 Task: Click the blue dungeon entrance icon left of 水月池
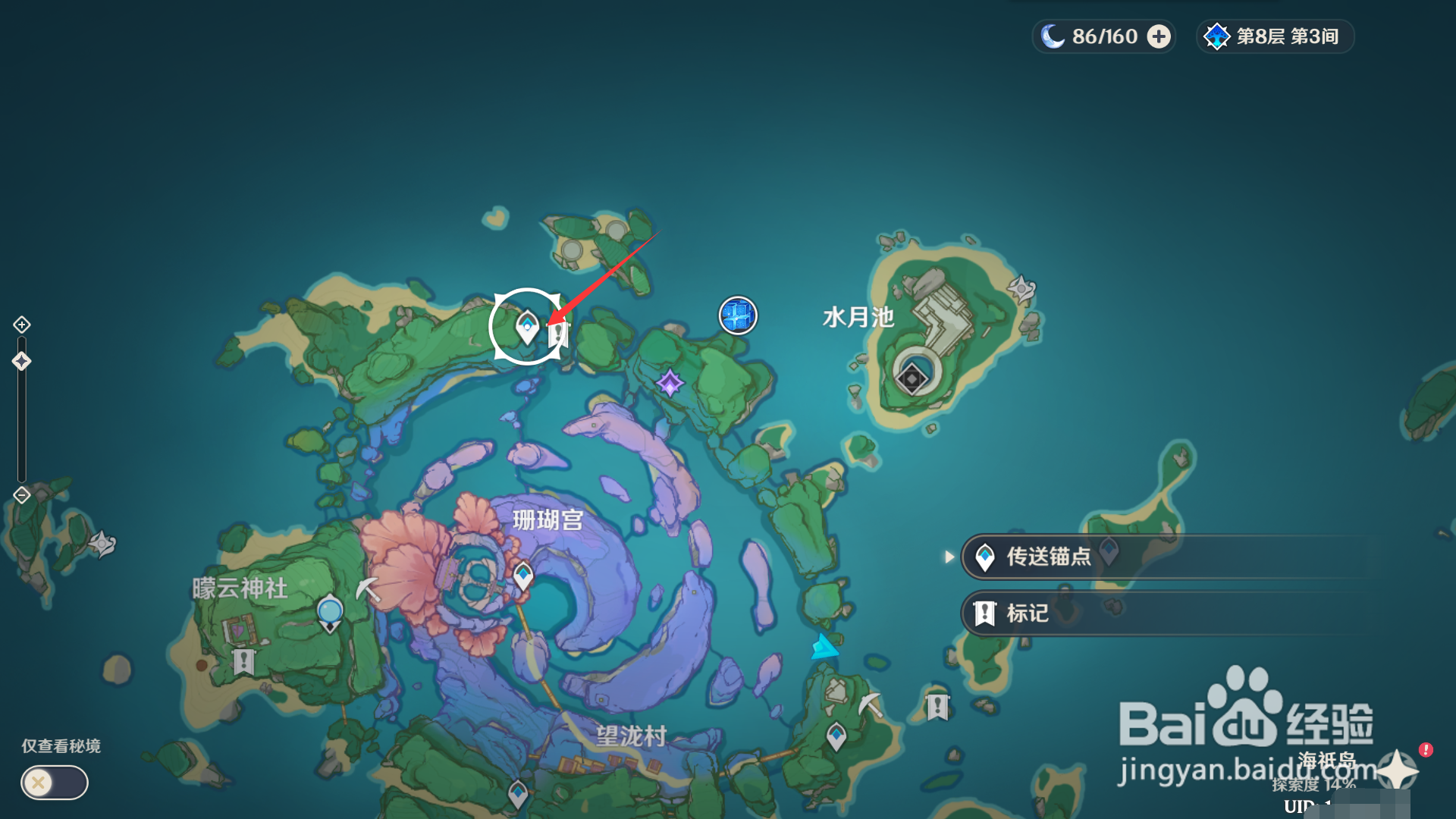(736, 316)
